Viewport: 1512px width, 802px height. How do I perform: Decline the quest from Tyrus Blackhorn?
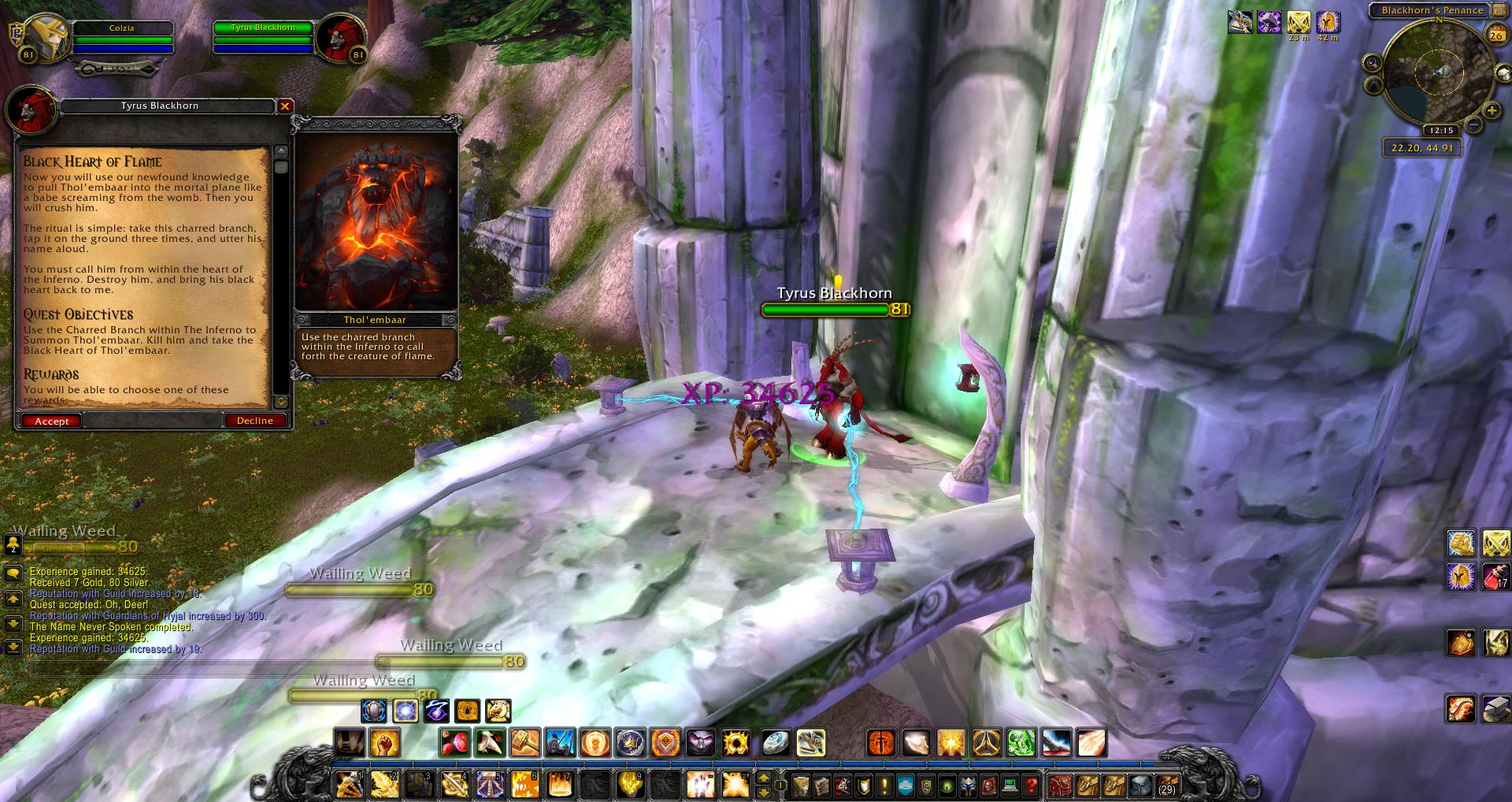[x=254, y=421]
